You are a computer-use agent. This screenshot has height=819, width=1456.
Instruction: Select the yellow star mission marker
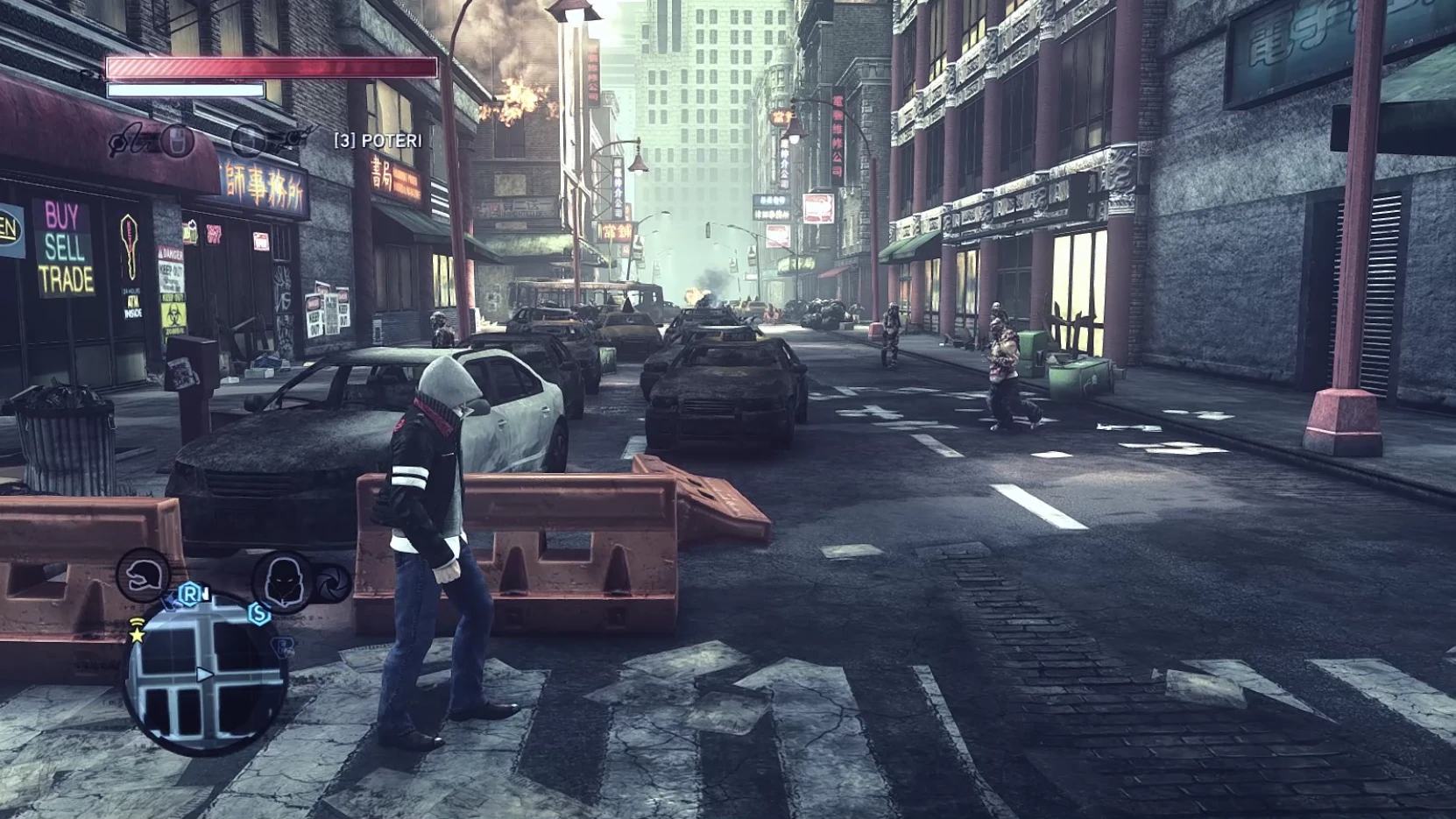tap(138, 634)
